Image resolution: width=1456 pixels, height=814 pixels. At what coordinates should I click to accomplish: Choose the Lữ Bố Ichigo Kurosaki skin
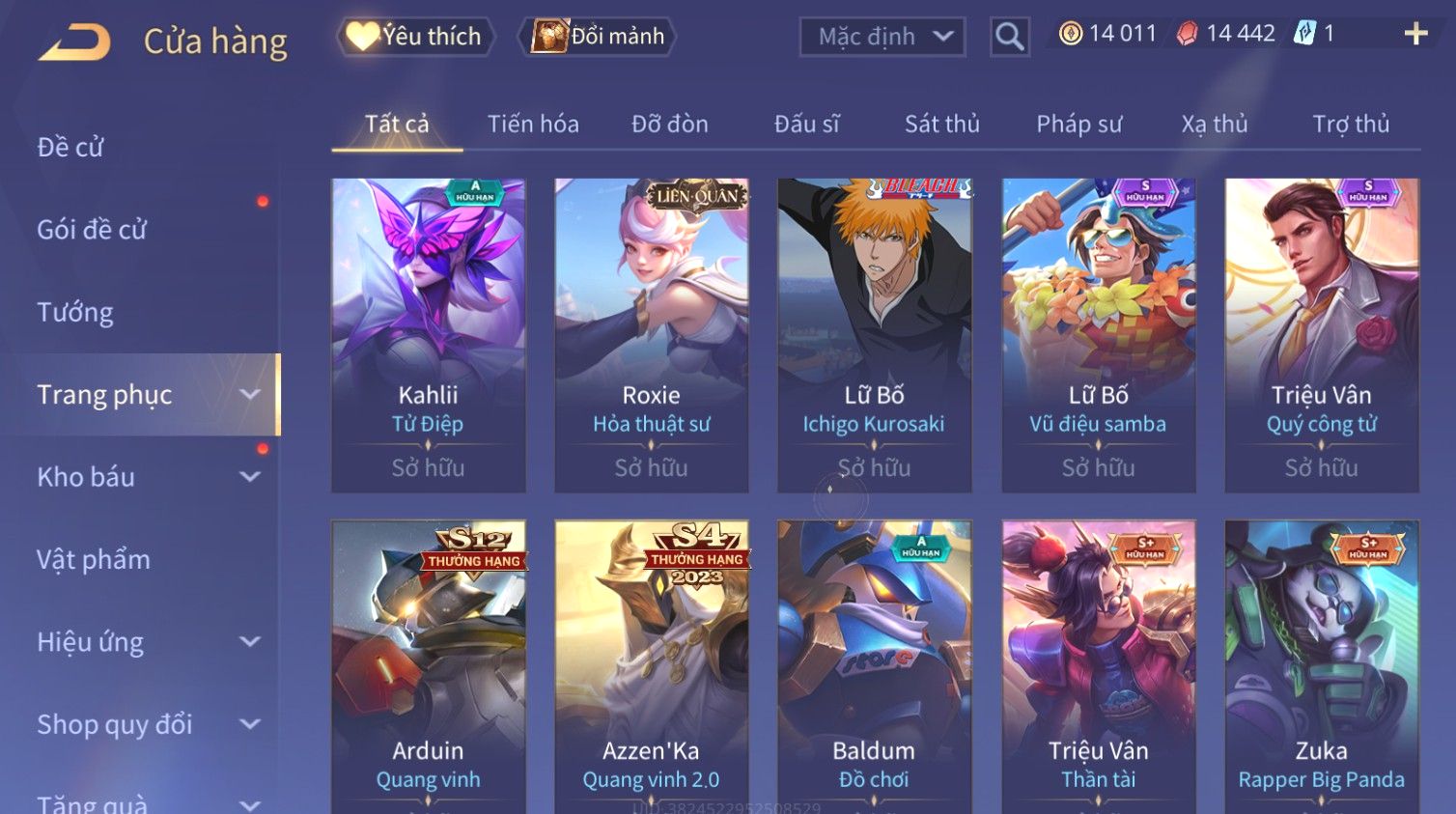tap(874, 334)
